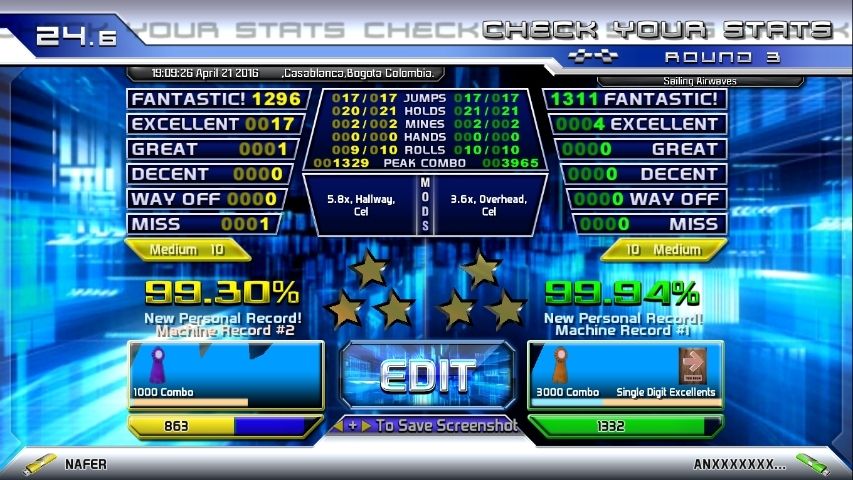
Task: Choose the Single Digit Excellents award icon
Action: point(693,366)
